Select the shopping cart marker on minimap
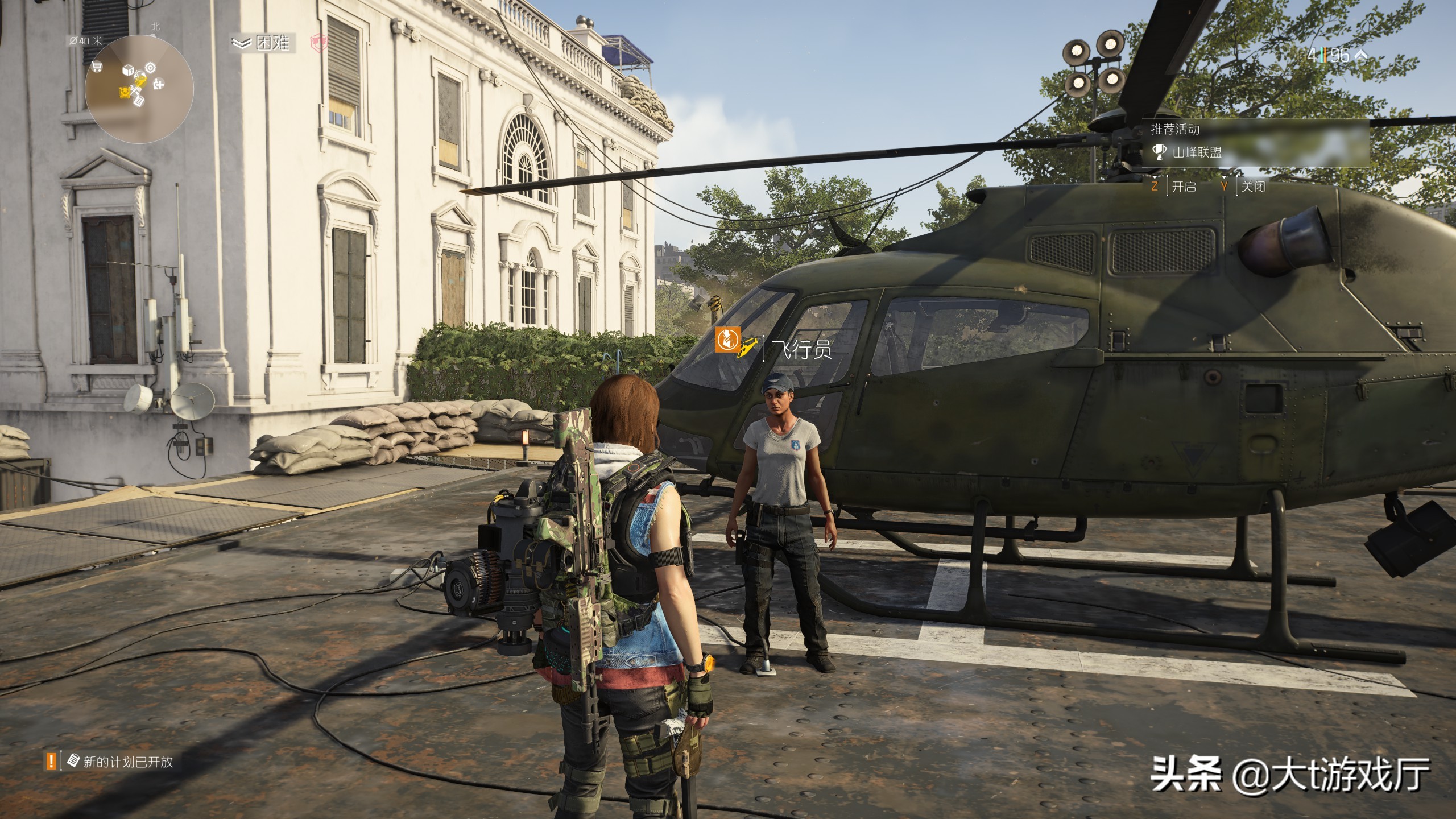Image resolution: width=1456 pixels, height=819 pixels. pos(97,68)
